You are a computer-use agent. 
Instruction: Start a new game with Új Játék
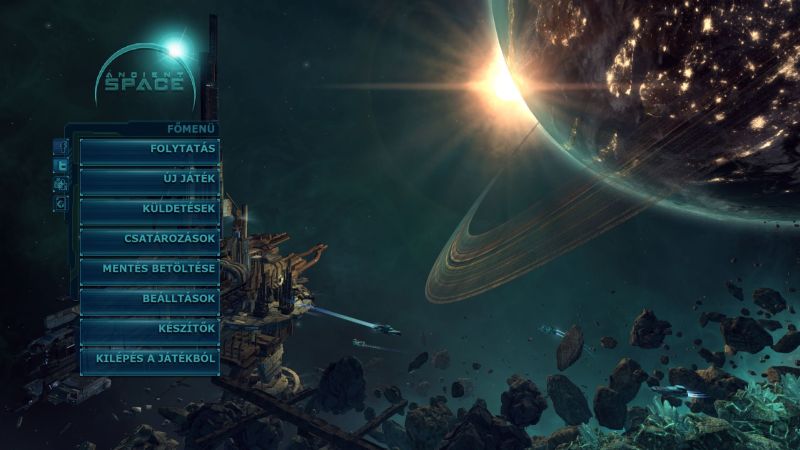click(x=149, y=180)
